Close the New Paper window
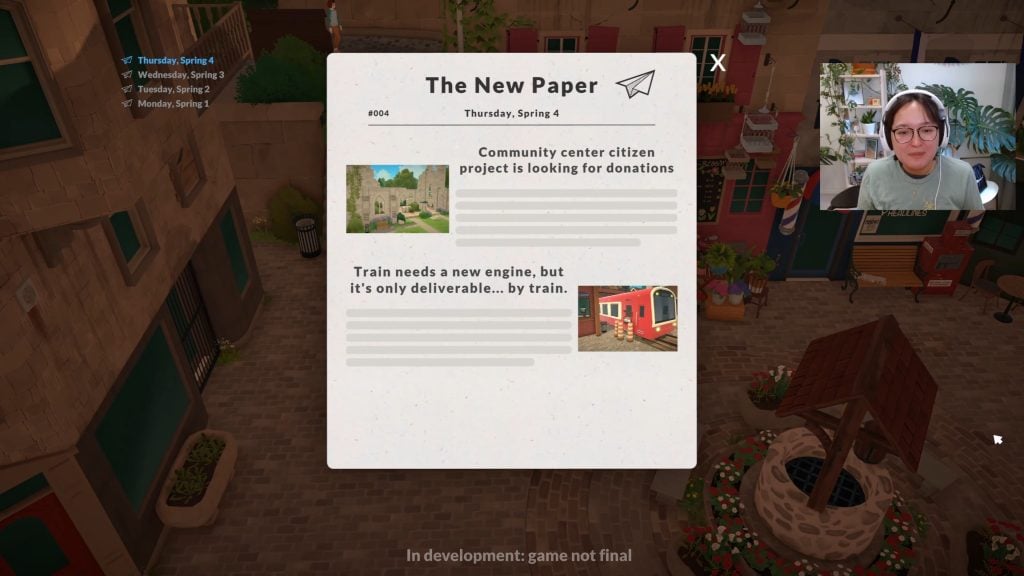Screen dimensions: 1024x576 [718, 63]
